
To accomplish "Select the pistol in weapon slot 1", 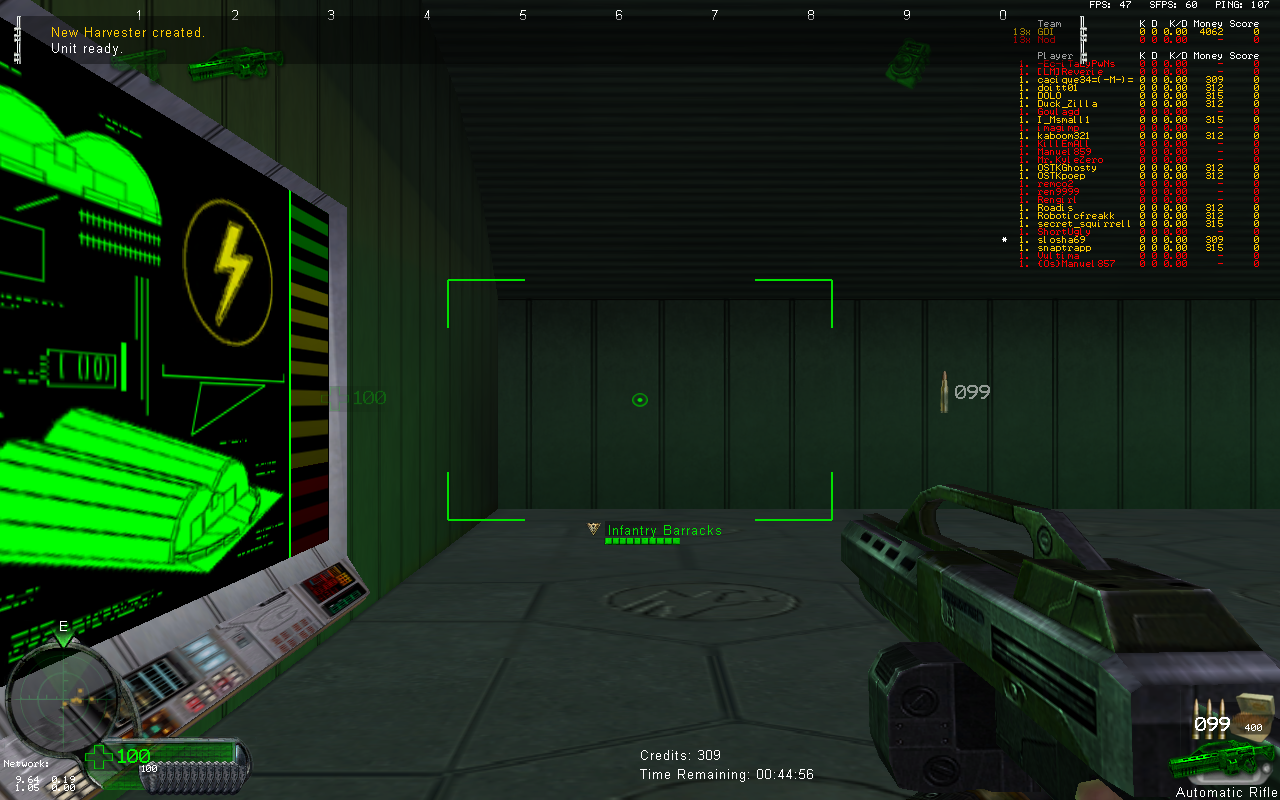I will pos(139,60).
